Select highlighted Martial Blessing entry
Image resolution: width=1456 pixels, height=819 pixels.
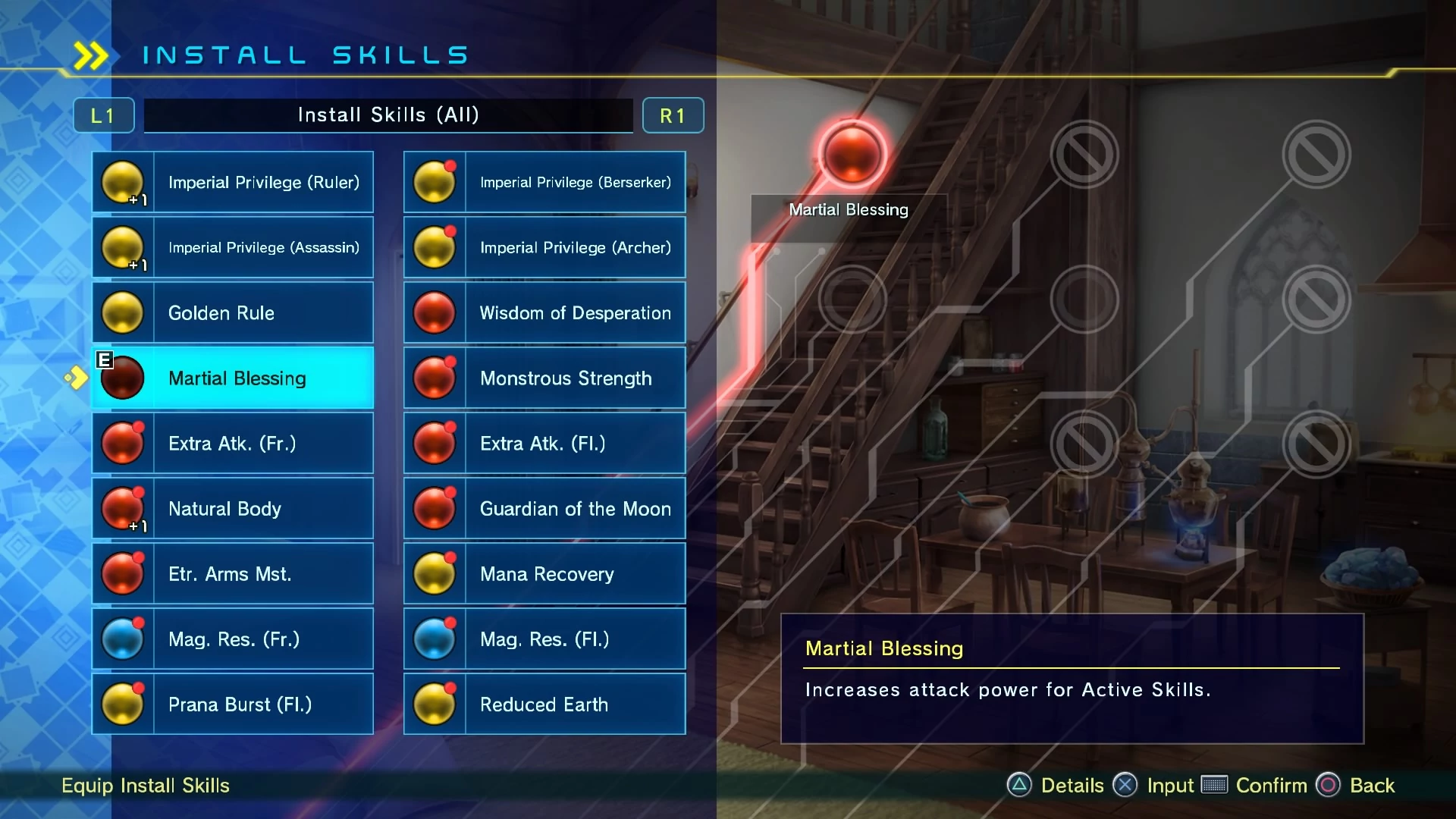[x=233, y=378]
